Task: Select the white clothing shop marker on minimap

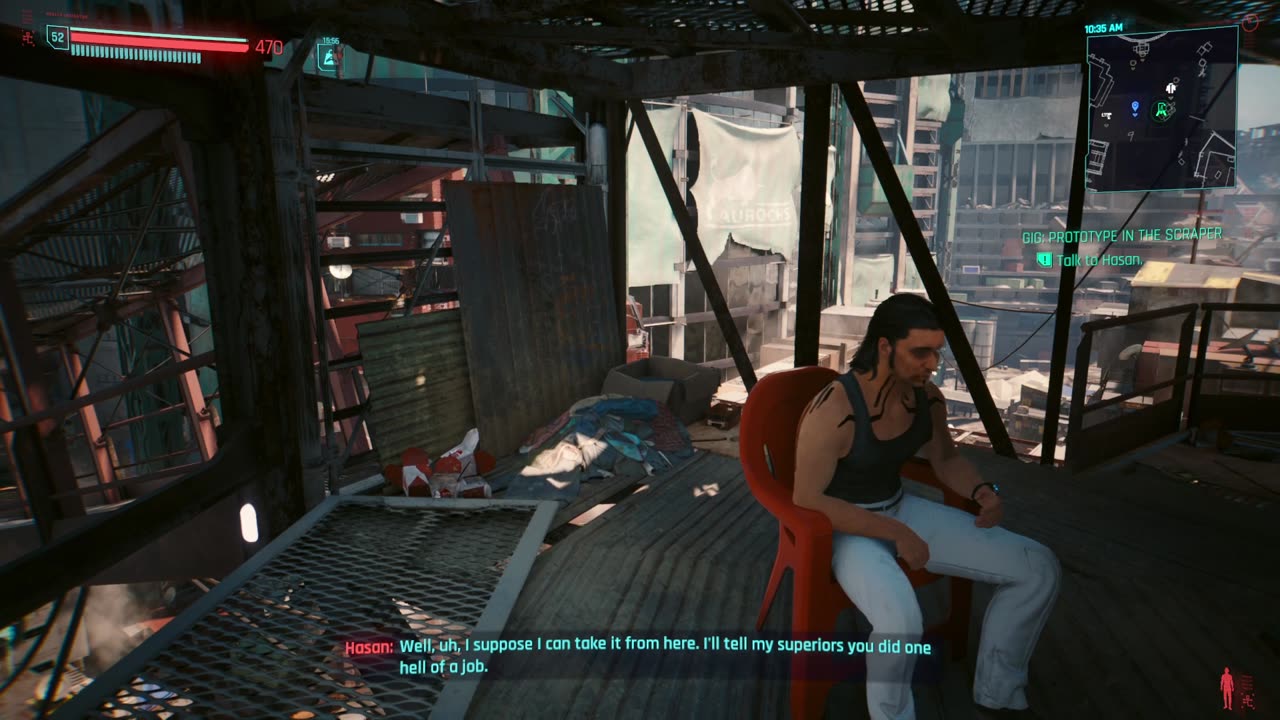Action: (1170, 89)
